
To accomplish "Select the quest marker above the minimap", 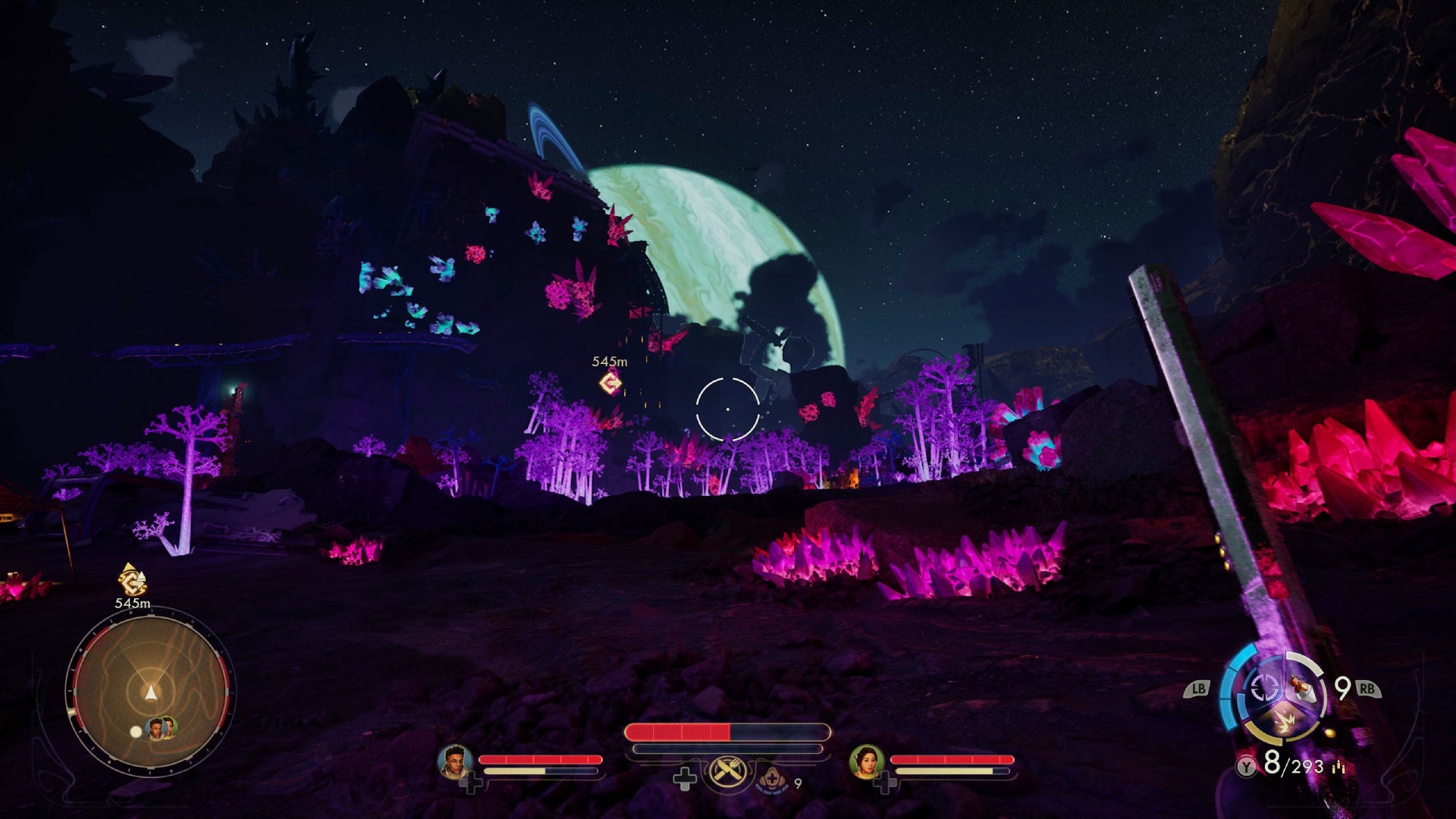I will (x=133, y=581).
